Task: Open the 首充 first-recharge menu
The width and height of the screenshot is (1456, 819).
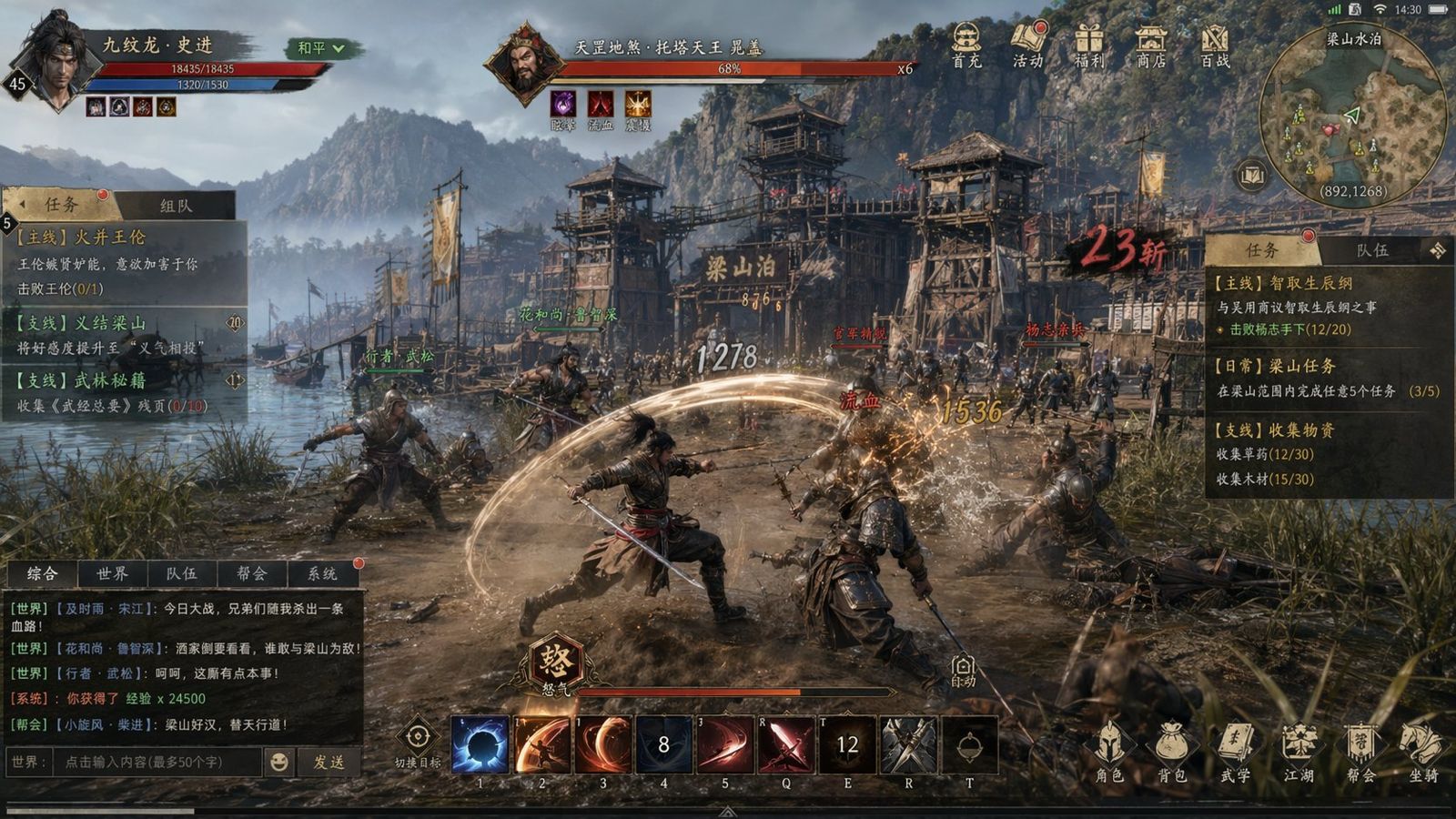Action: 966,45
